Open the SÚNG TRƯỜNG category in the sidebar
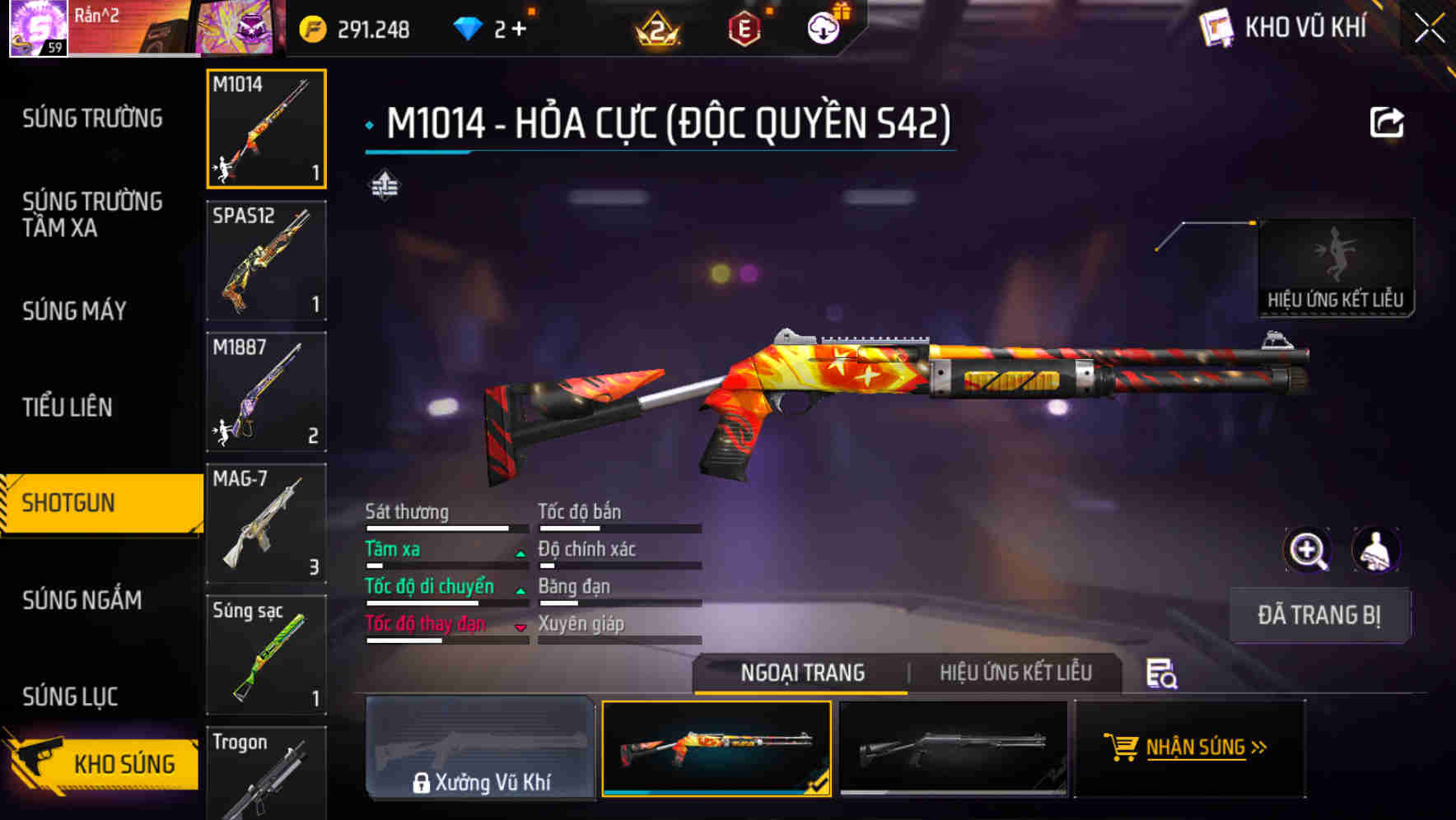Screen dimensions: 1456x820 [x=91, y=118]
